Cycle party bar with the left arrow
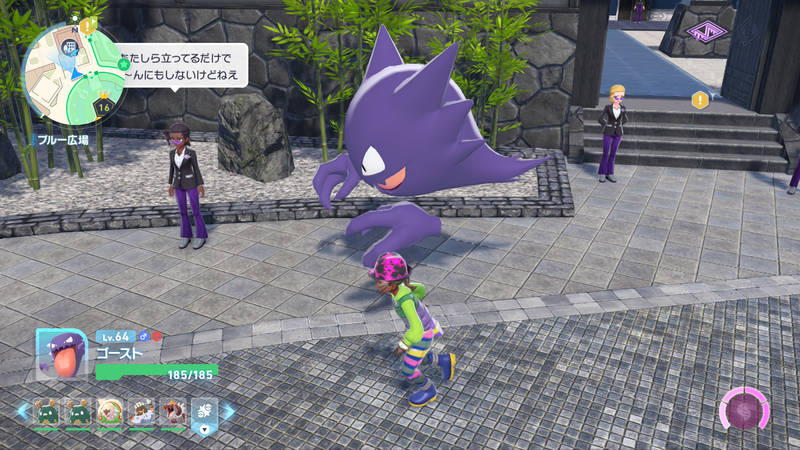The width and height of the screenshot is (800, 450). (22, 411)
